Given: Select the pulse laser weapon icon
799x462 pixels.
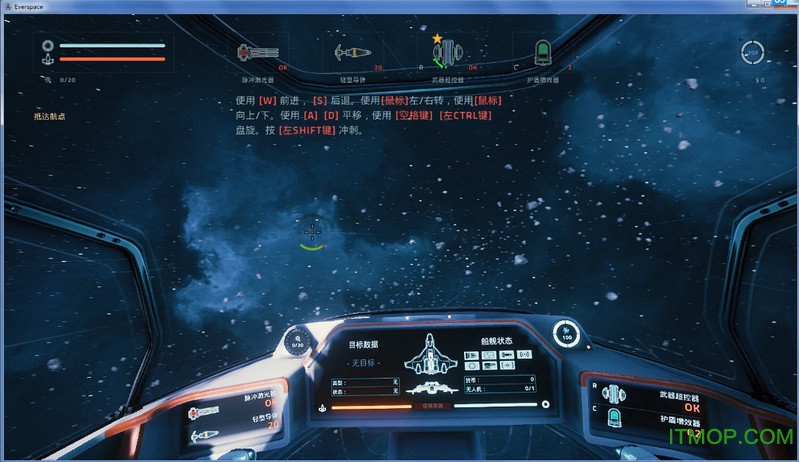Looking at the screenshot, I should (x=256, y=52).
